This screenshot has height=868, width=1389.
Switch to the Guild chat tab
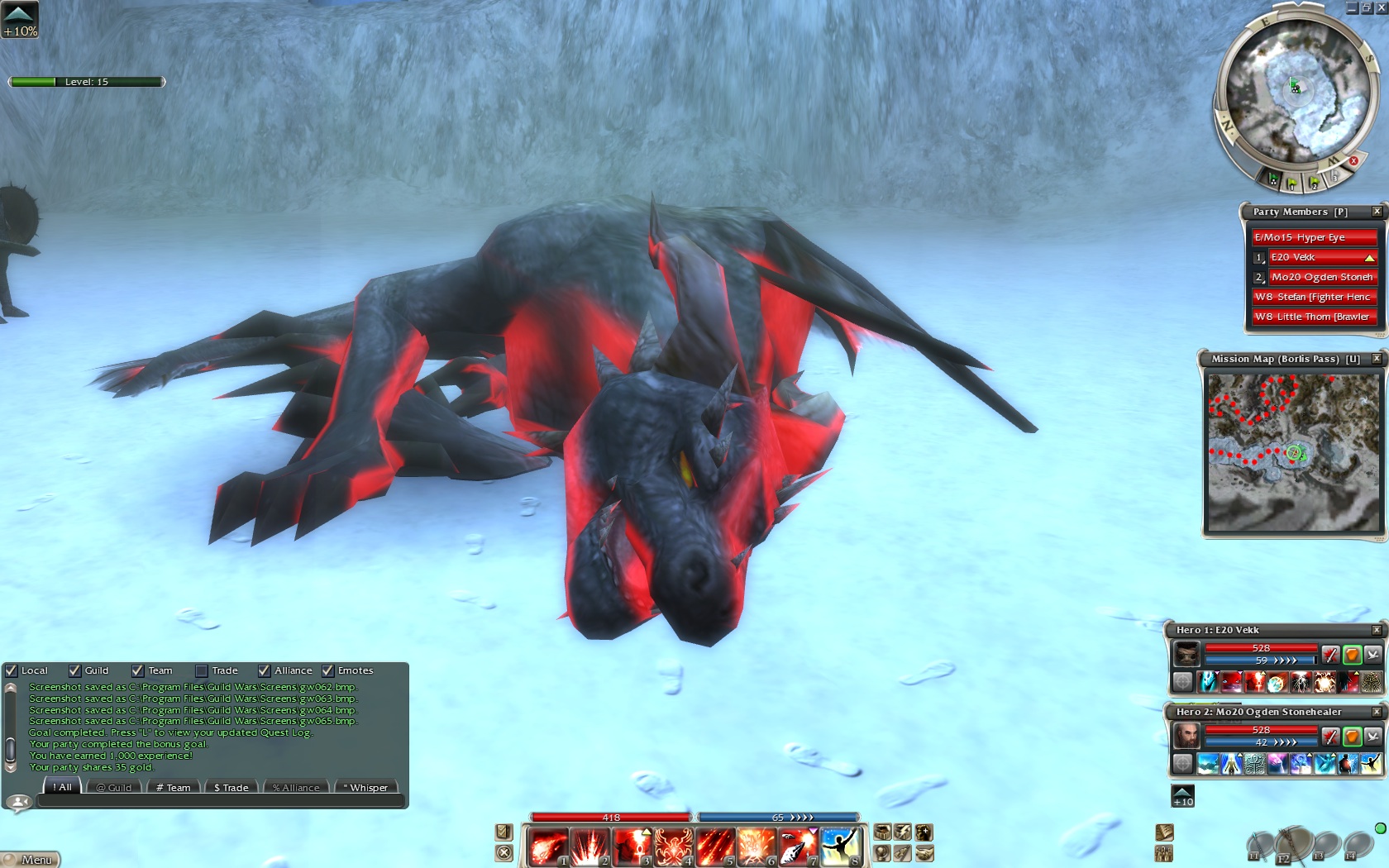point(114,788)
